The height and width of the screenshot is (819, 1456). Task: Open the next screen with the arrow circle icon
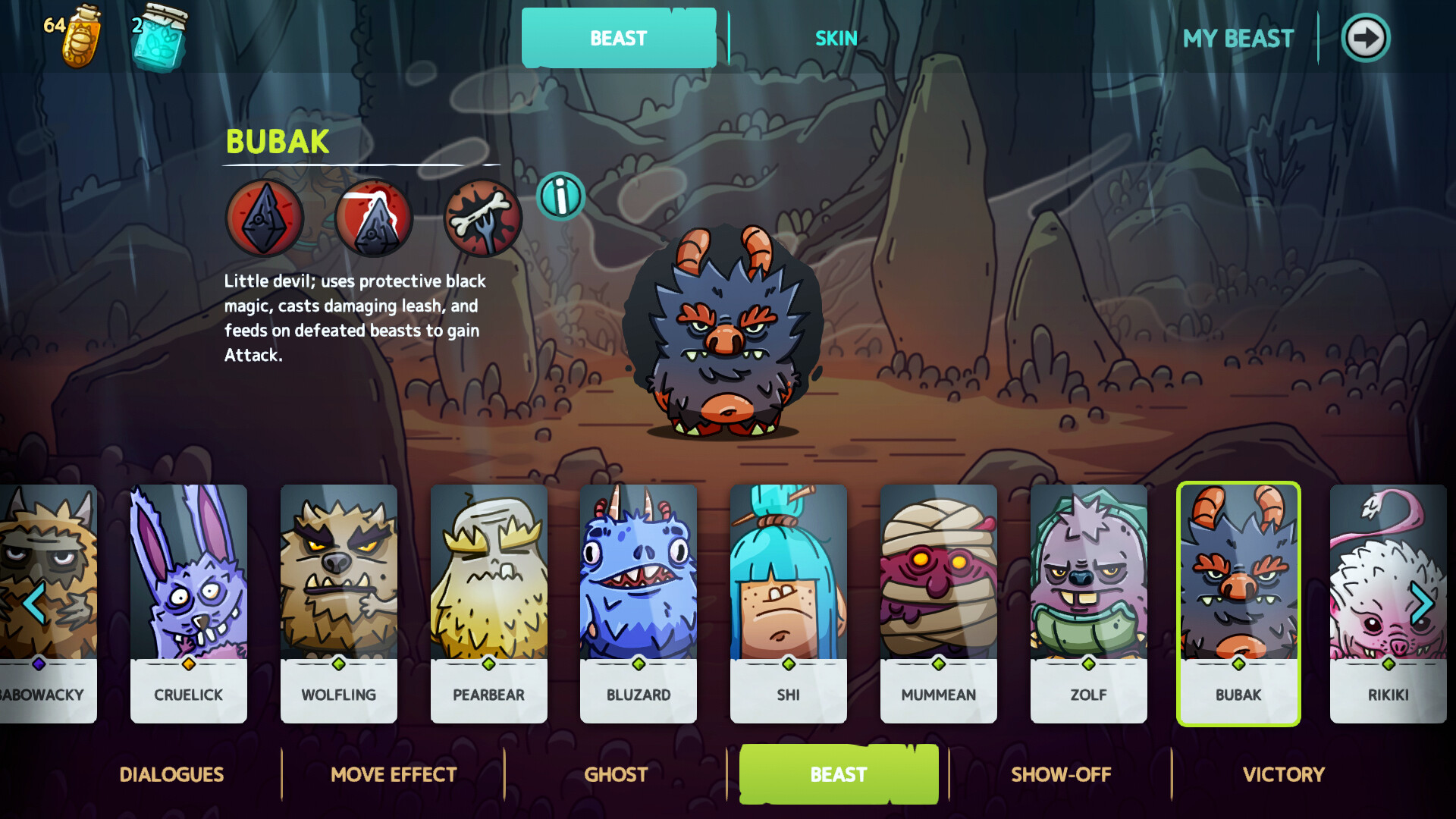tap(1365, 37)
